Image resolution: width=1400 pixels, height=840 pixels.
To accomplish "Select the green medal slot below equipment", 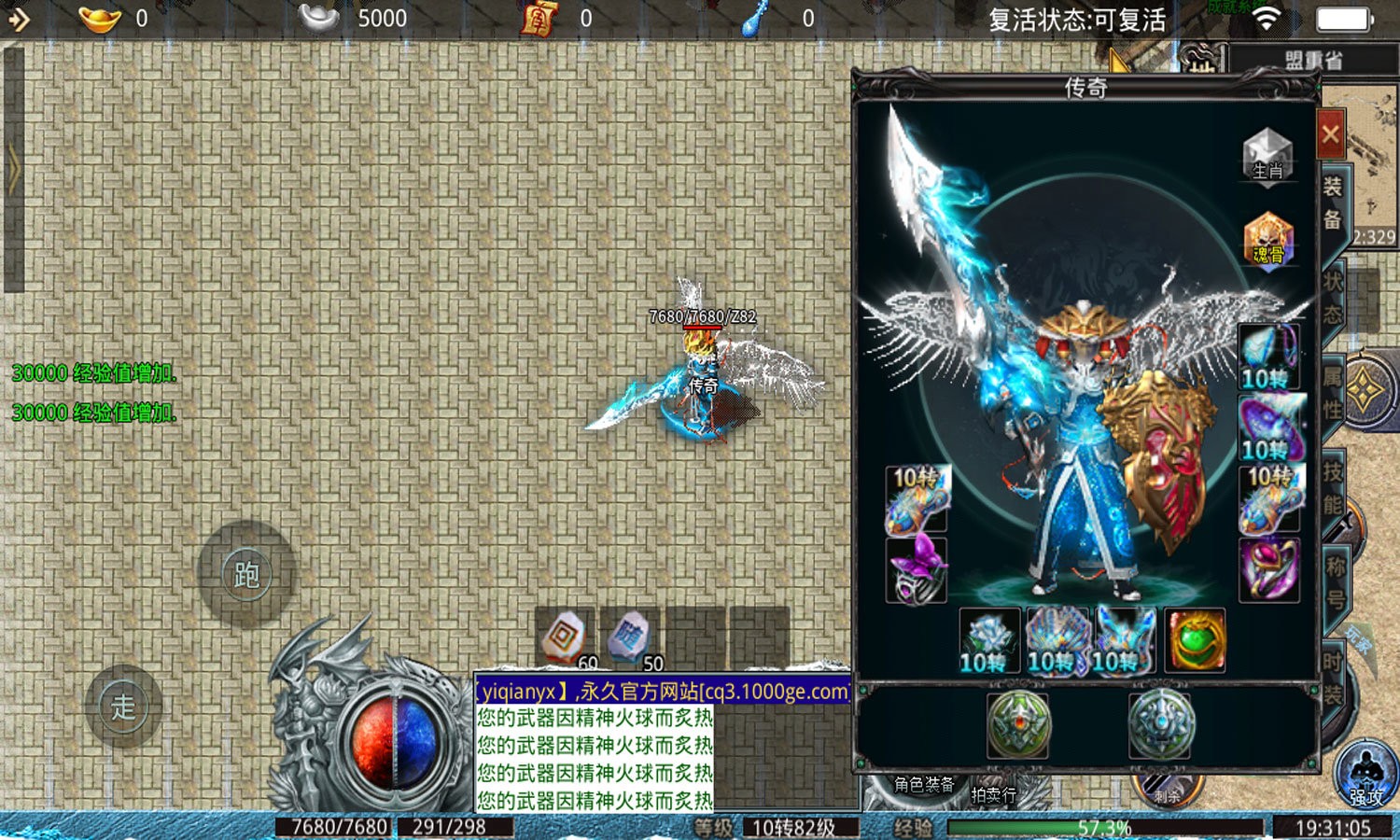I will (1017, 723).
